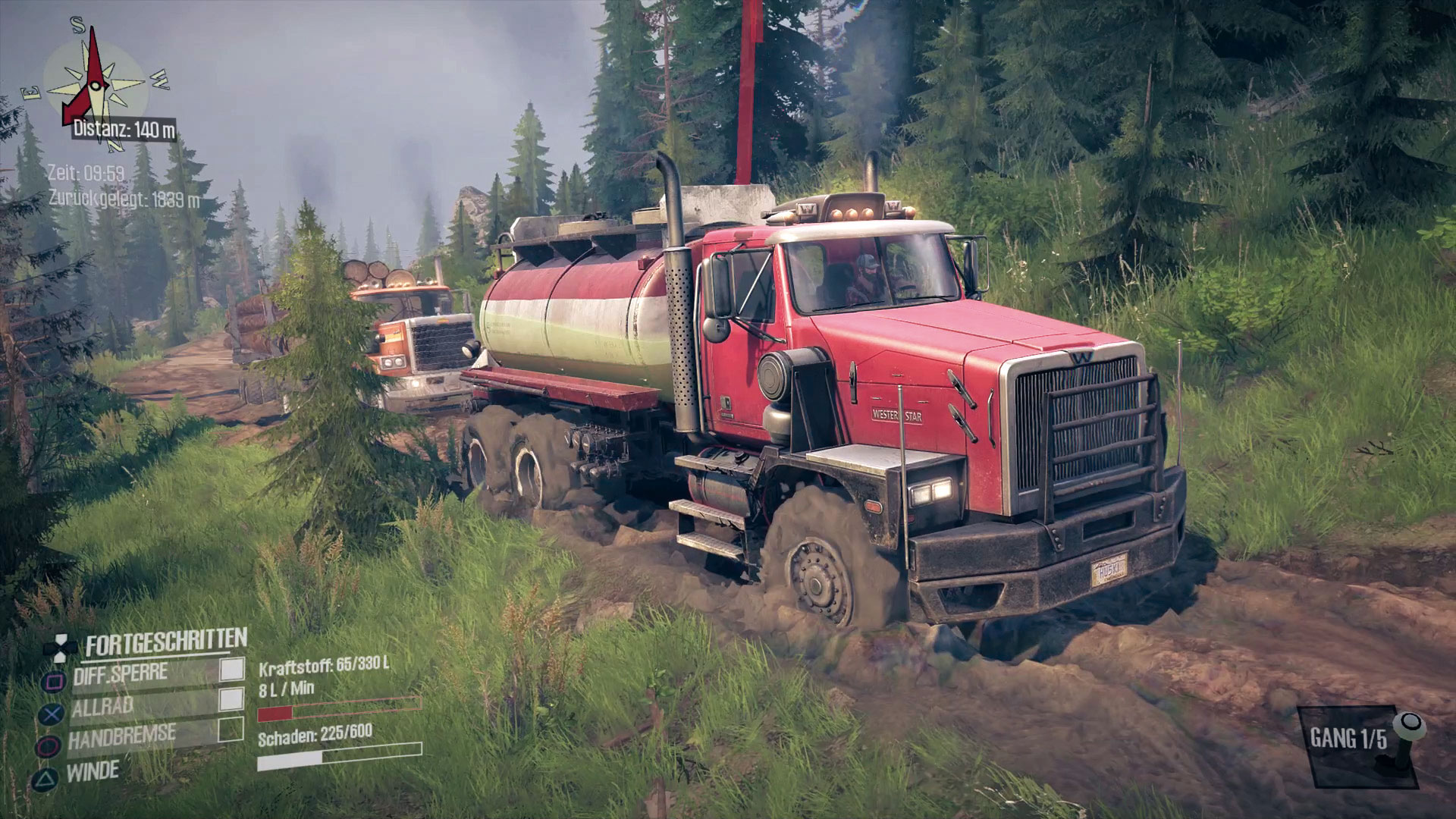Select the Winde winch option
The width and height of the screenshot is (1456, 819).
(x=93, y=772)
